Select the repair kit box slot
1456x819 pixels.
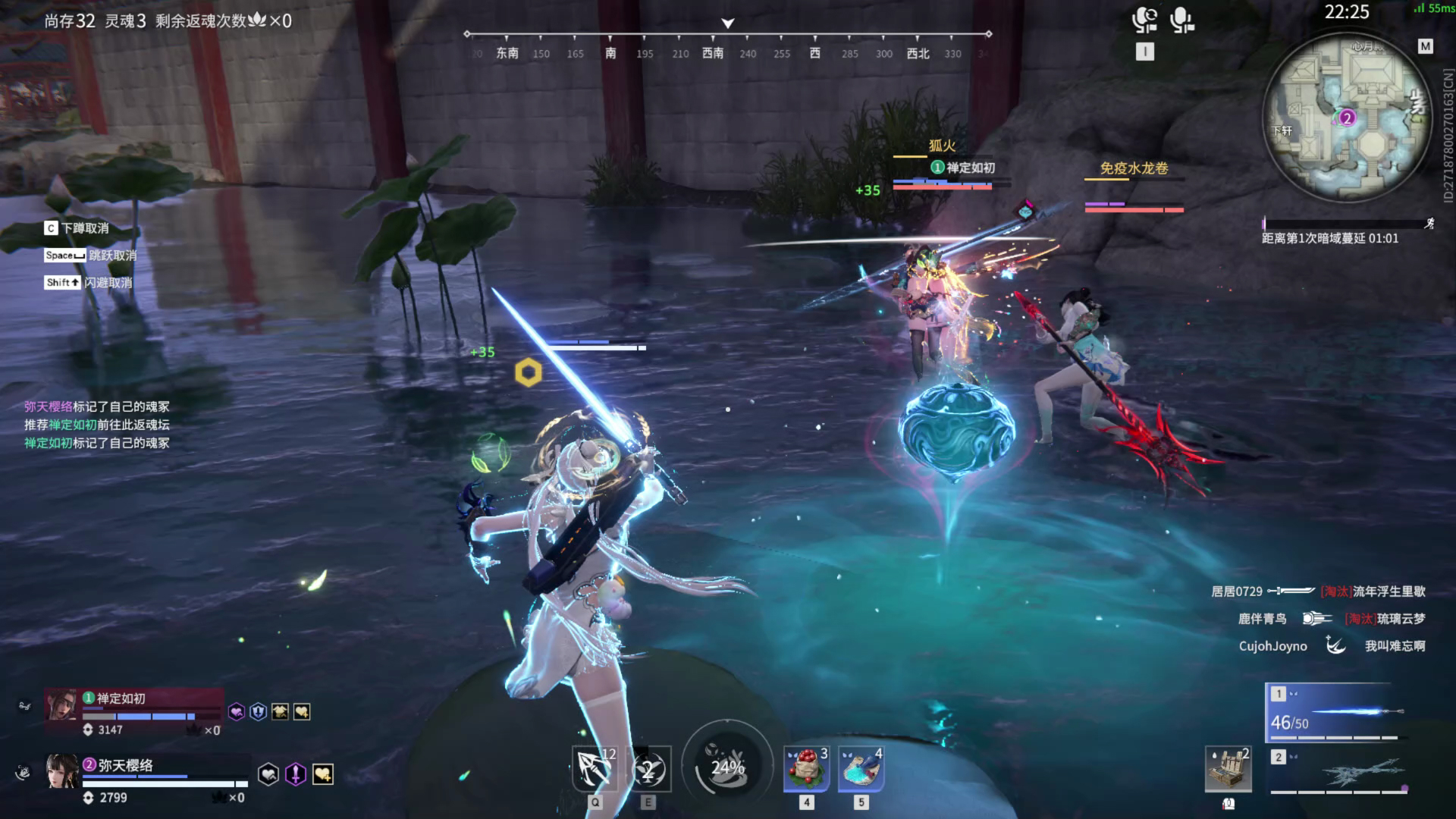click(1228, 770)
